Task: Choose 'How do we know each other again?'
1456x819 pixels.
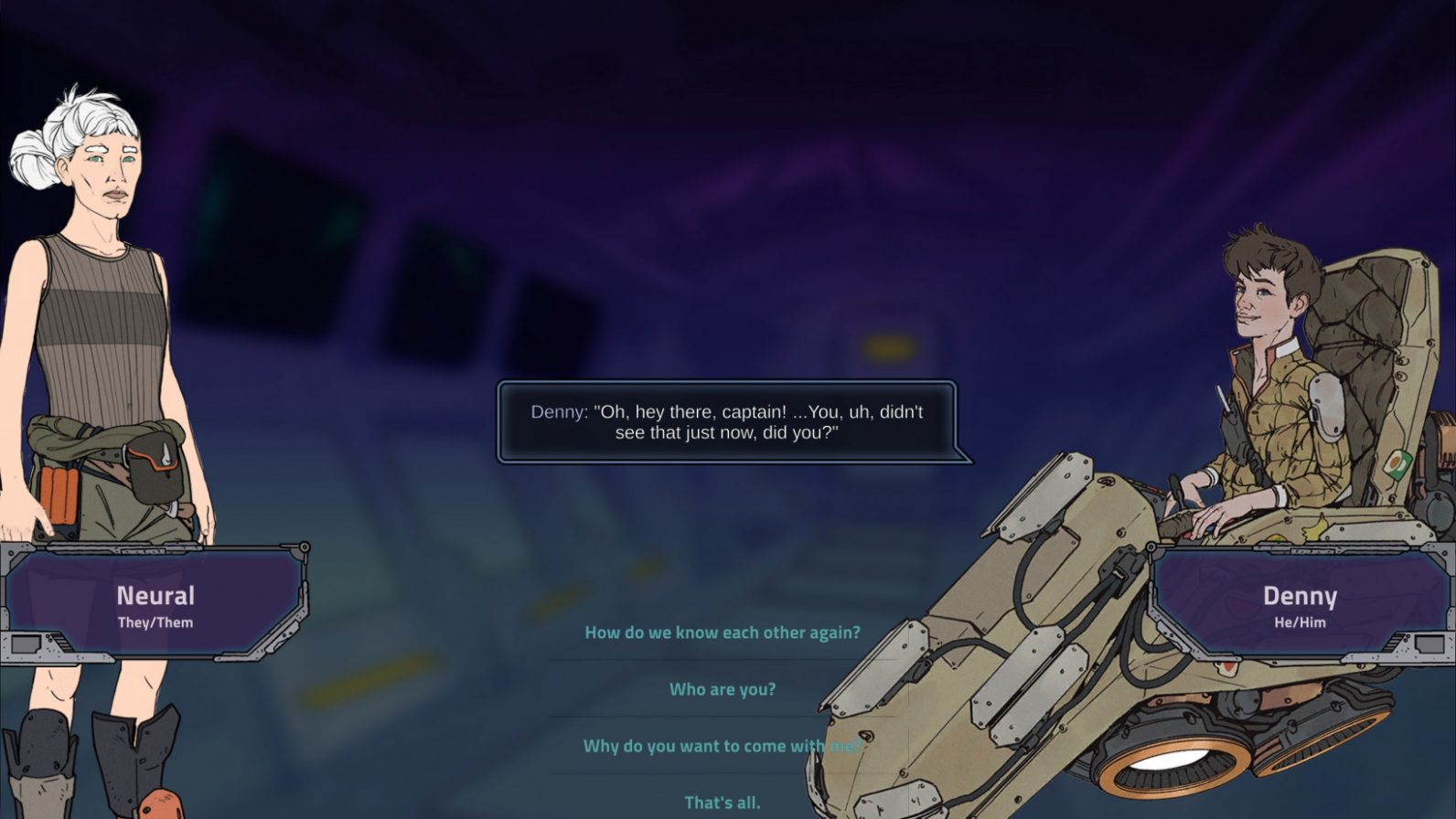Action: pyautogui.click(x=722, y=631)
